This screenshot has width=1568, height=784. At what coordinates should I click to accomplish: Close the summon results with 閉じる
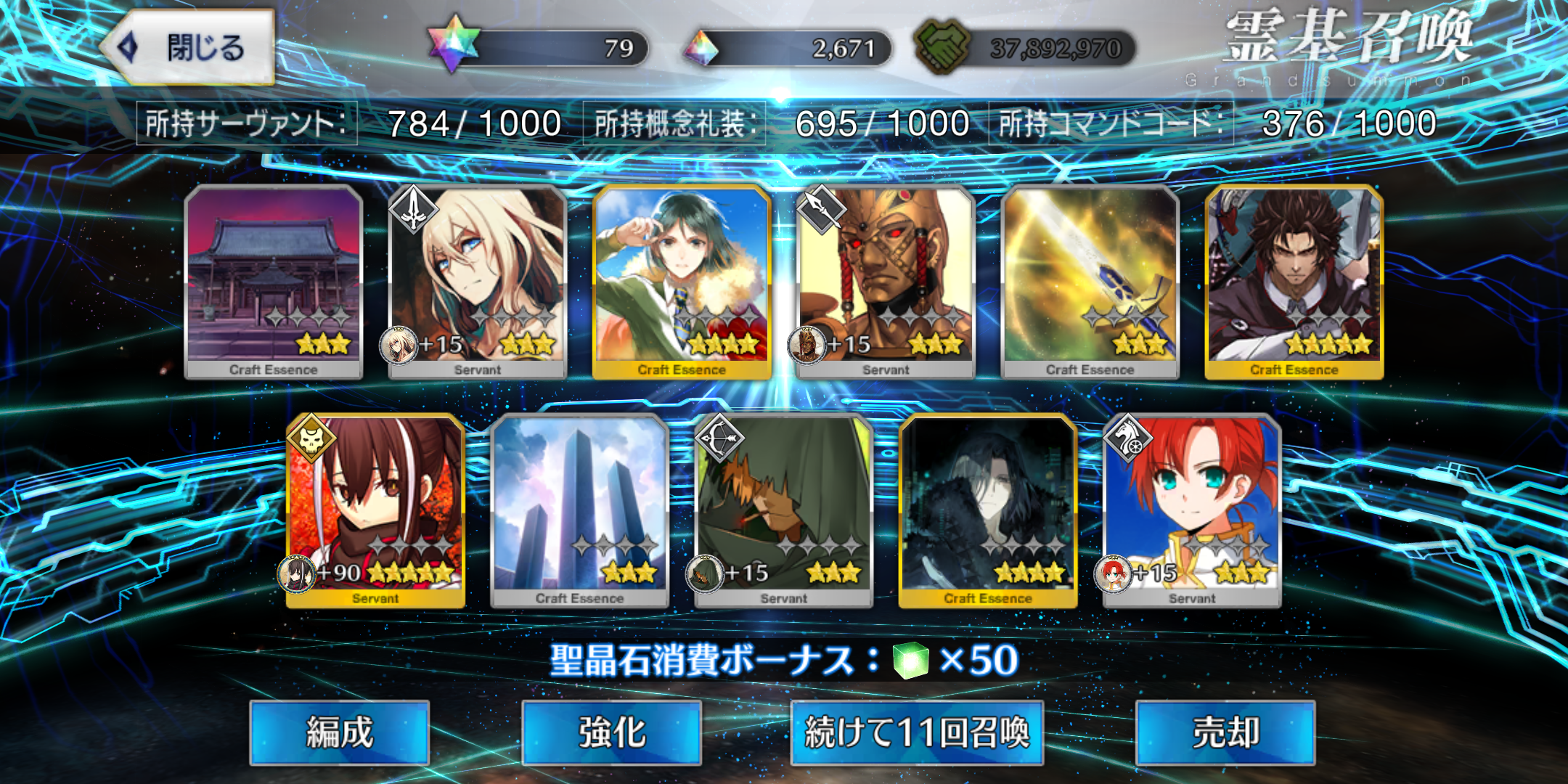point(189,48)
